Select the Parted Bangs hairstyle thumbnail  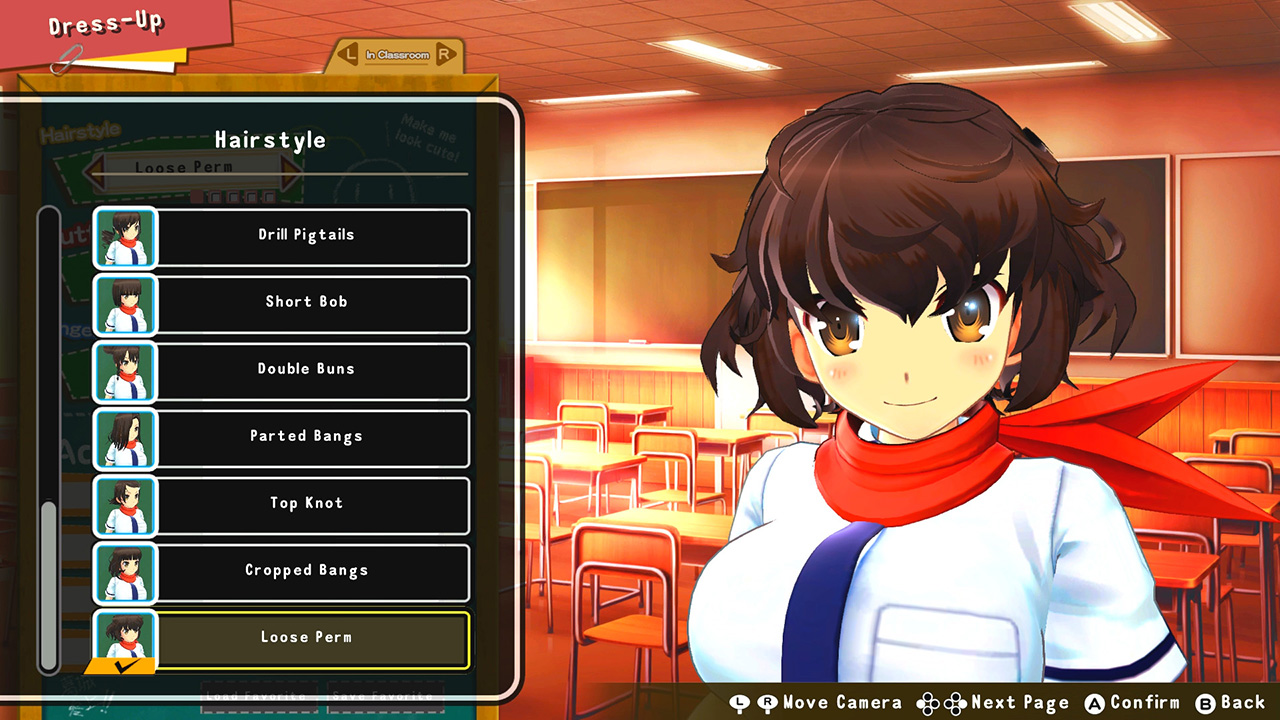[x=125, y=438]
